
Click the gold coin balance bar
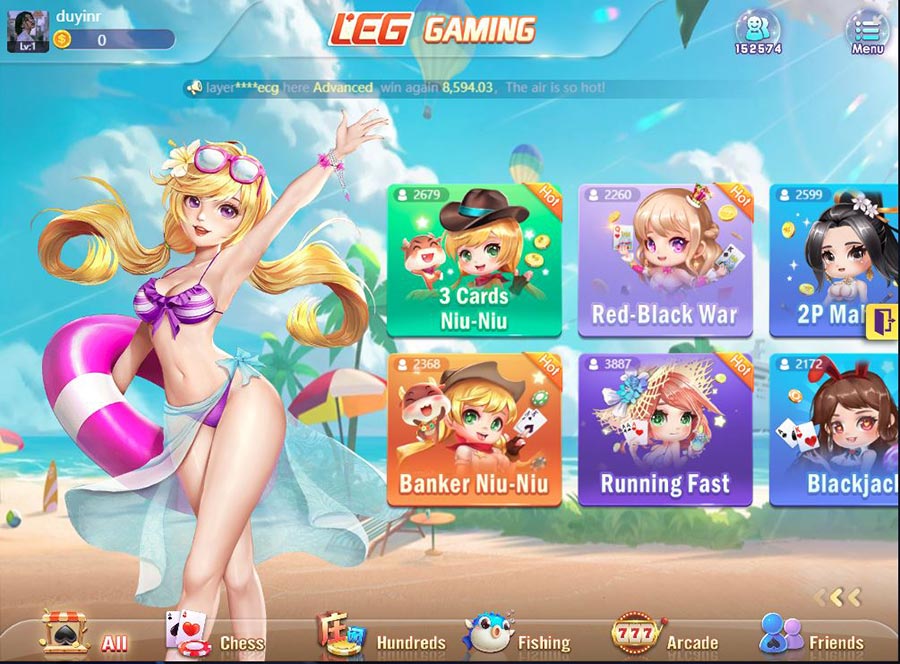tap(113, 40)
